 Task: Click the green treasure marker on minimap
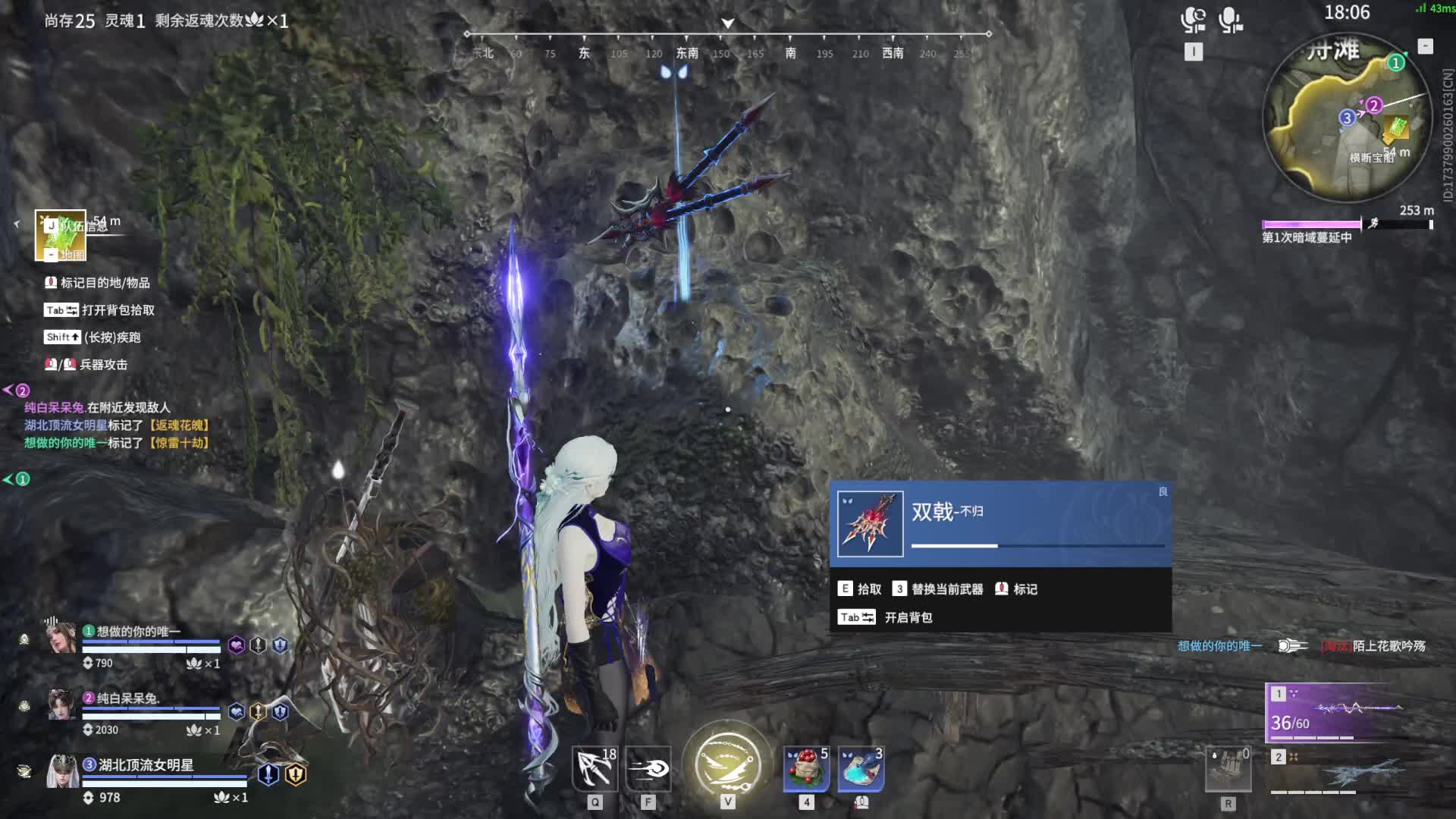[x=1397, y=127]
